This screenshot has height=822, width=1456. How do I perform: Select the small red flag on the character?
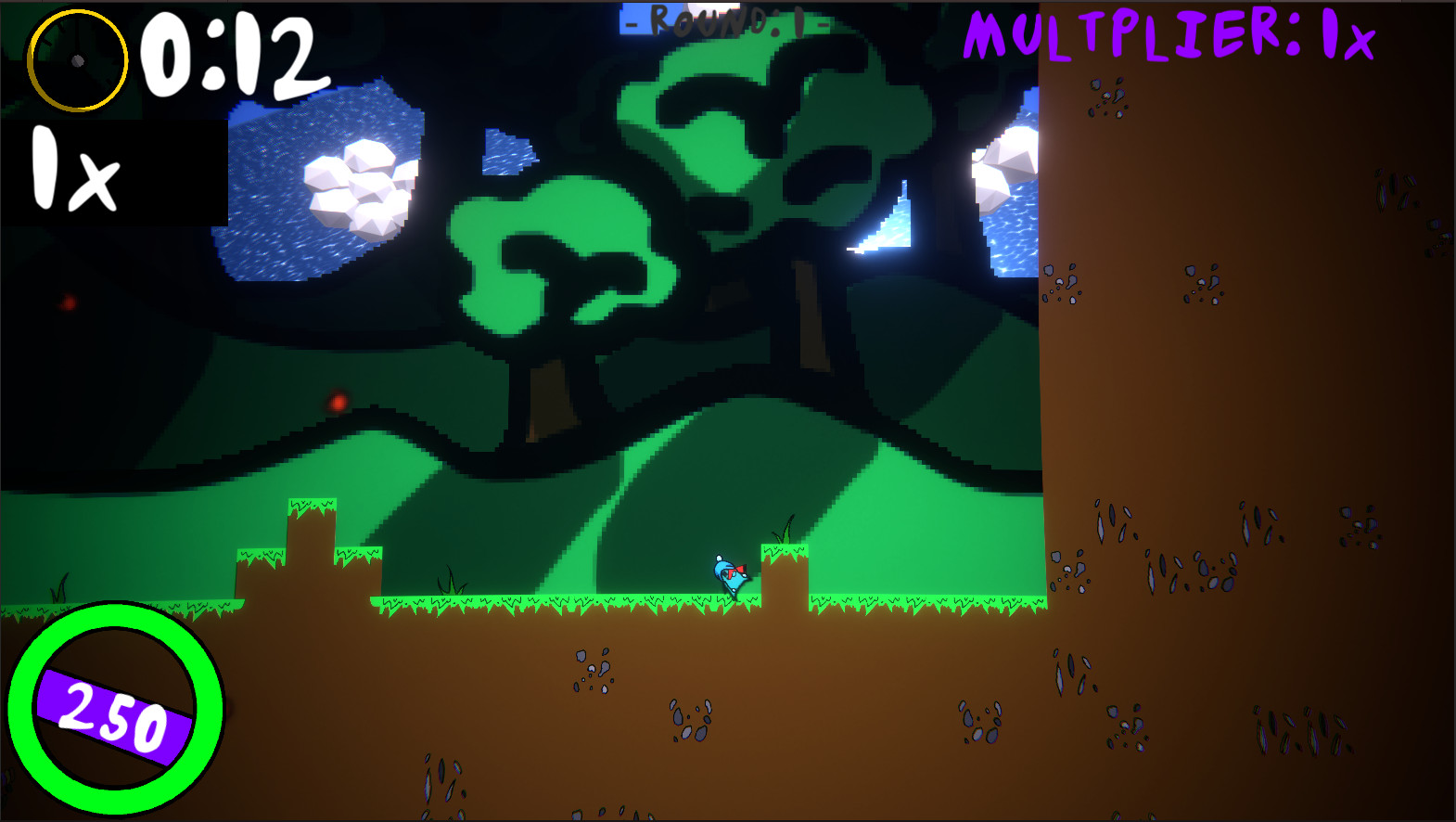[739, 567]
